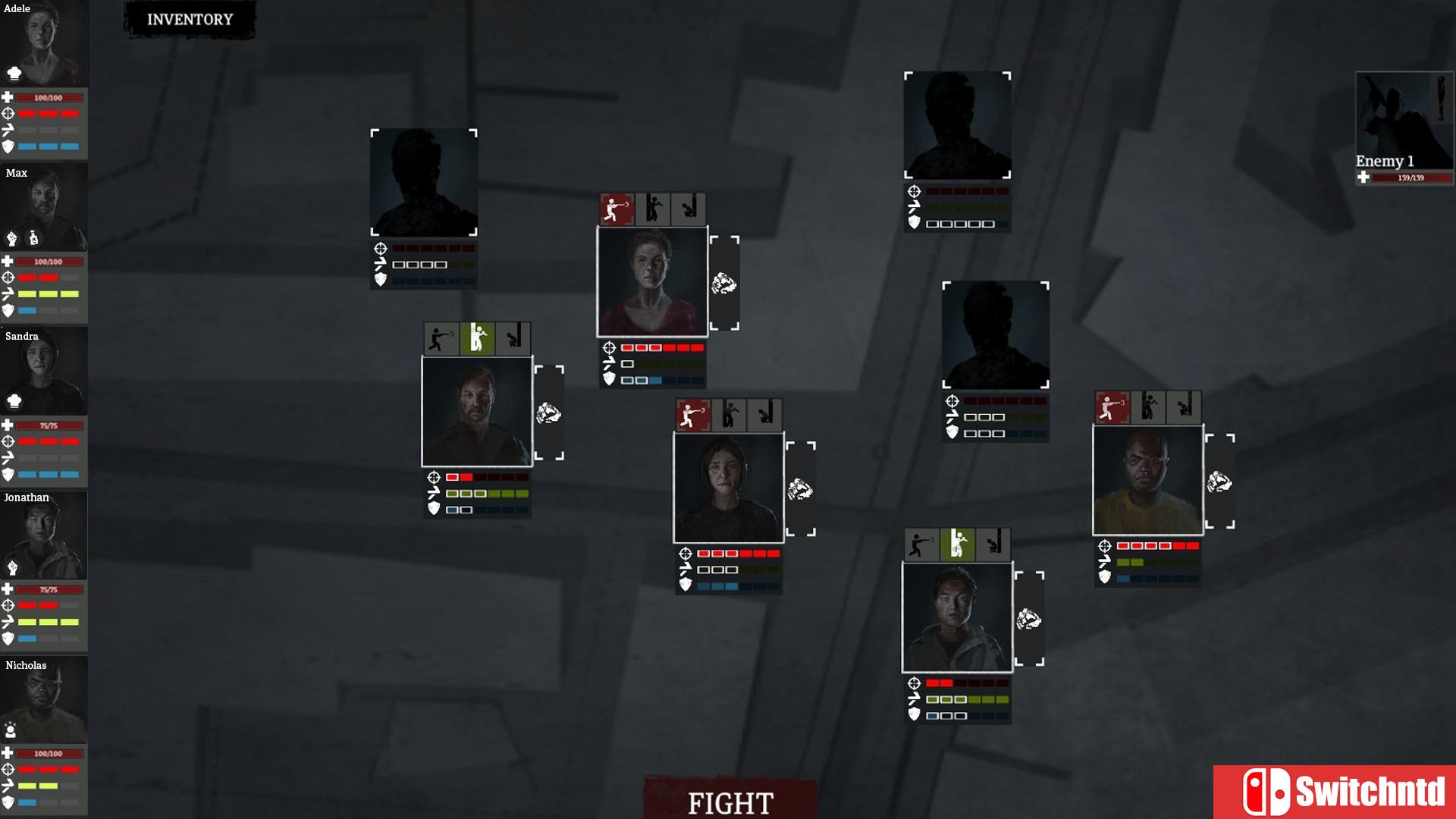Select Nicholas in the party sidebar
Viewport: 1456px width, 819px height.
click(44, 699)
